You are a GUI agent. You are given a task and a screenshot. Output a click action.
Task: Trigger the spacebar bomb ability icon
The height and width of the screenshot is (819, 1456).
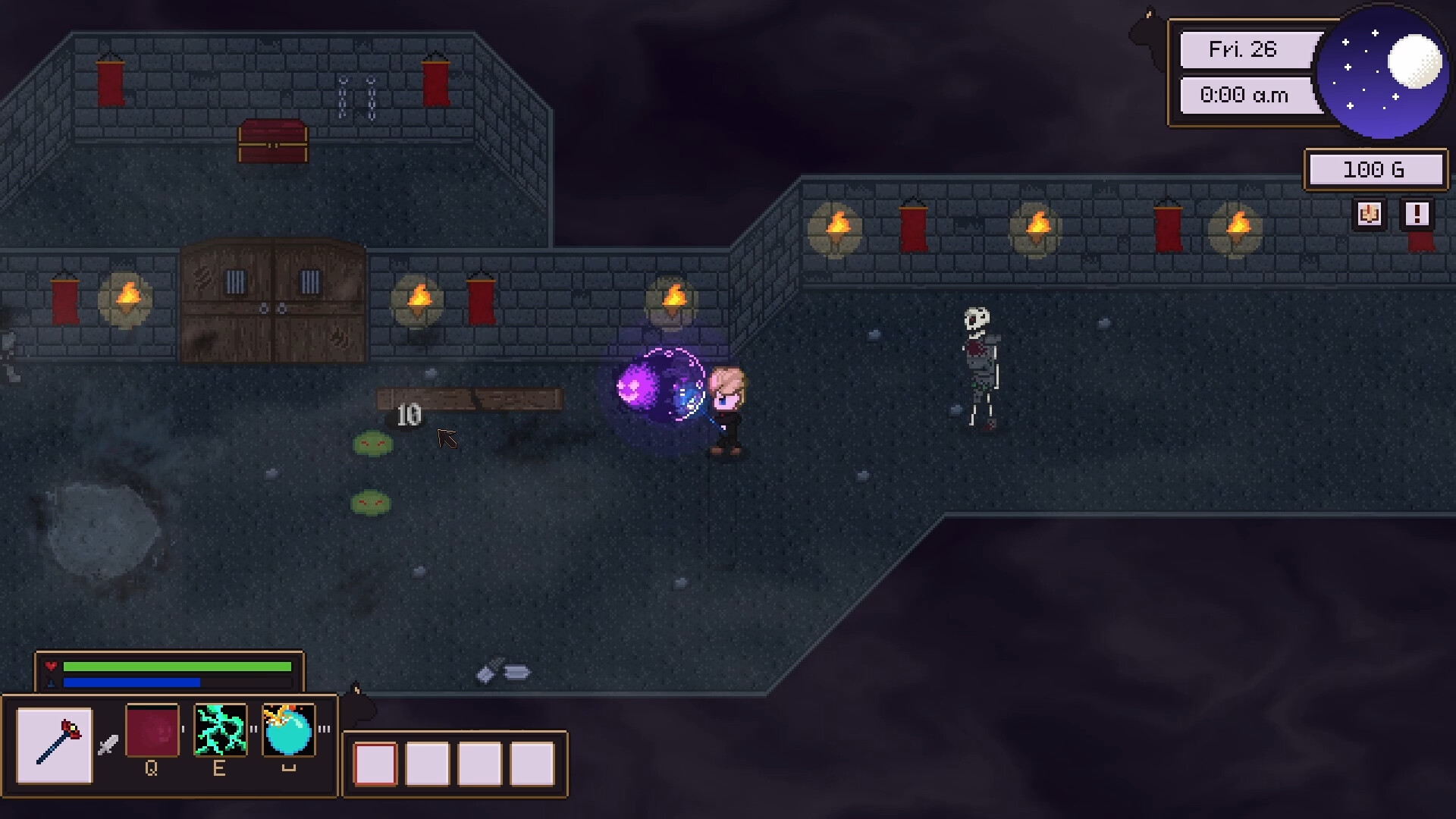tap(290, 730)
